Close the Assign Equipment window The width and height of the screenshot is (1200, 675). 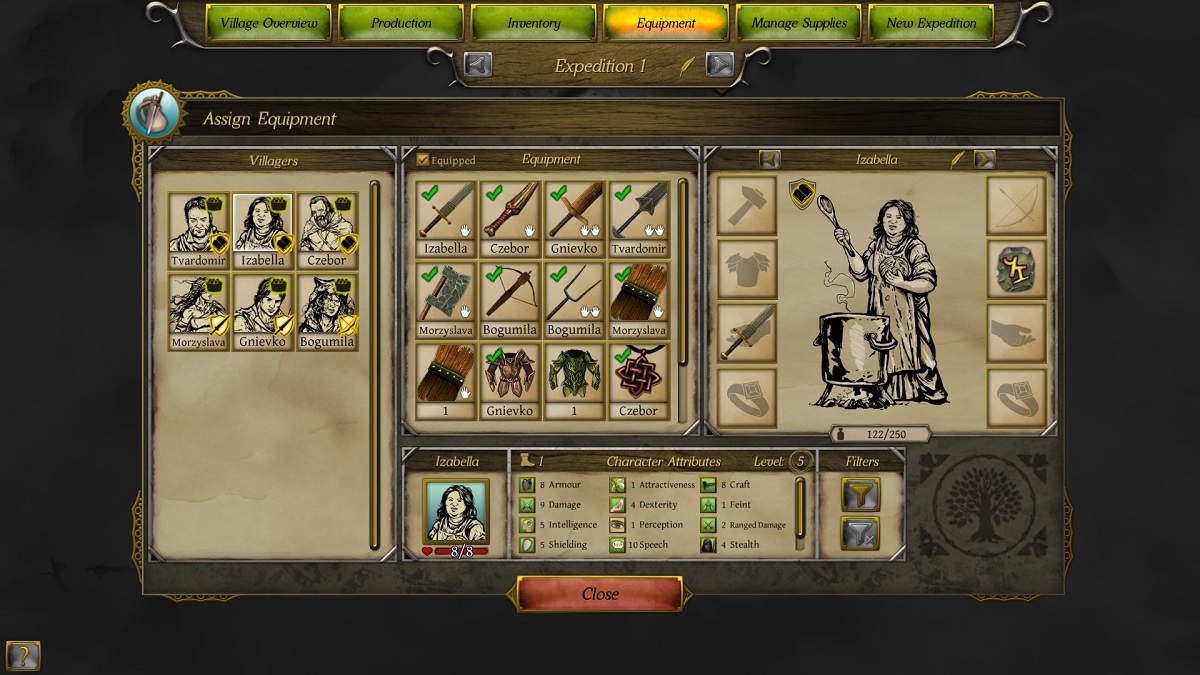[600, 594]
